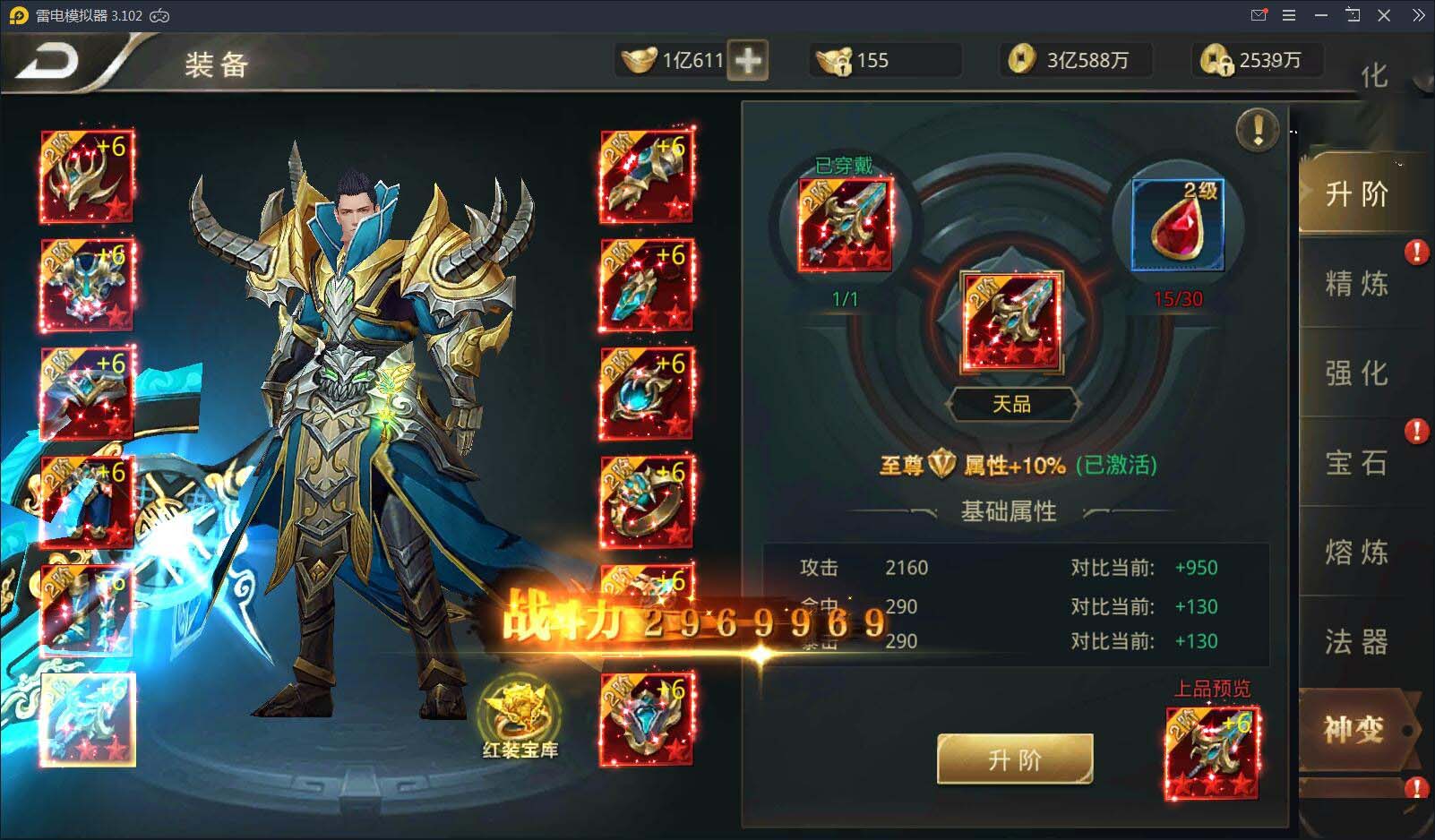Select the equipped helmet slot on the left
Viewport: 1435px width, 840px height.
88,176
